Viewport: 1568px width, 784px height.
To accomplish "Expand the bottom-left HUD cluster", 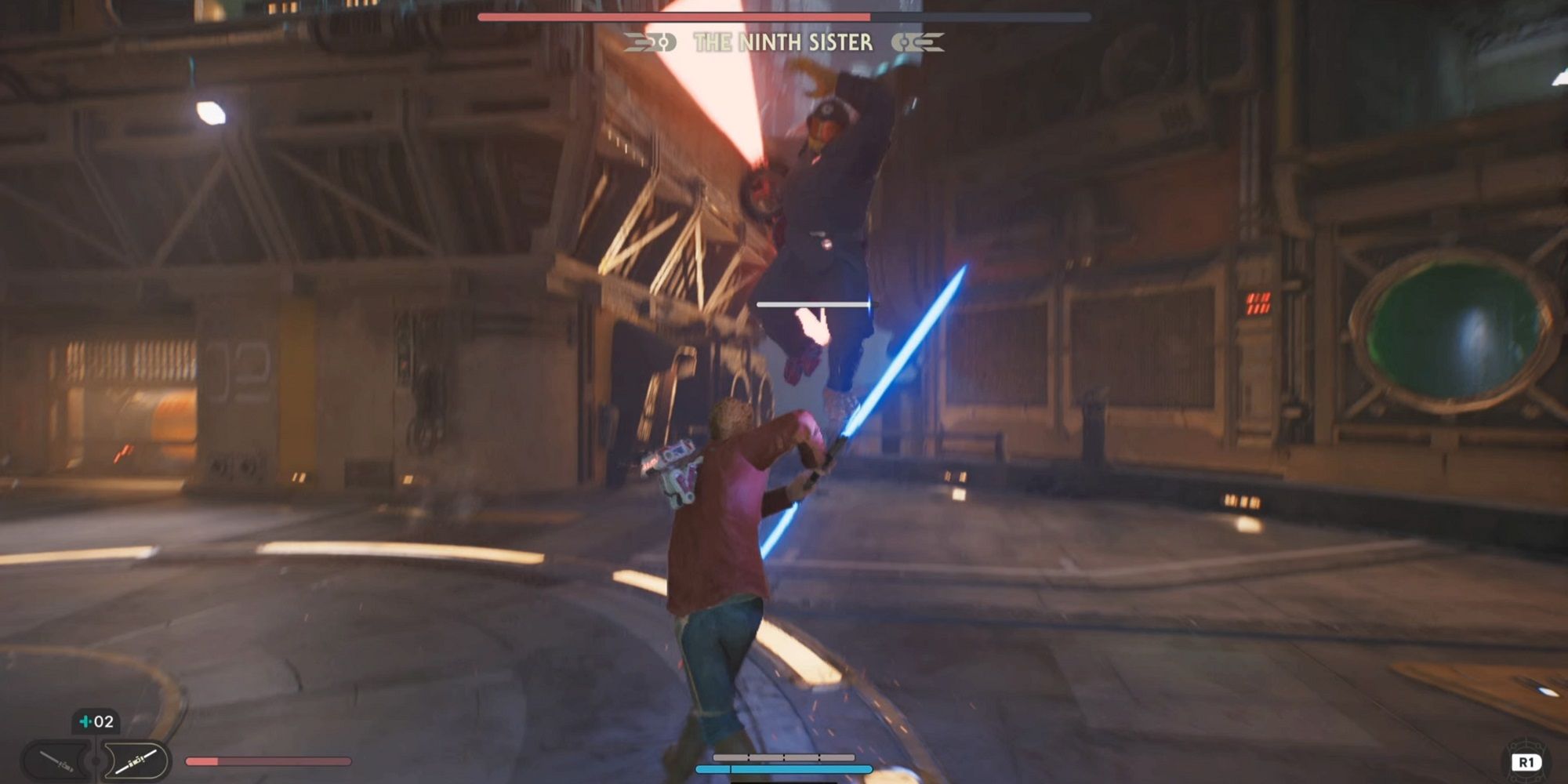I will (x=94, y=745).
